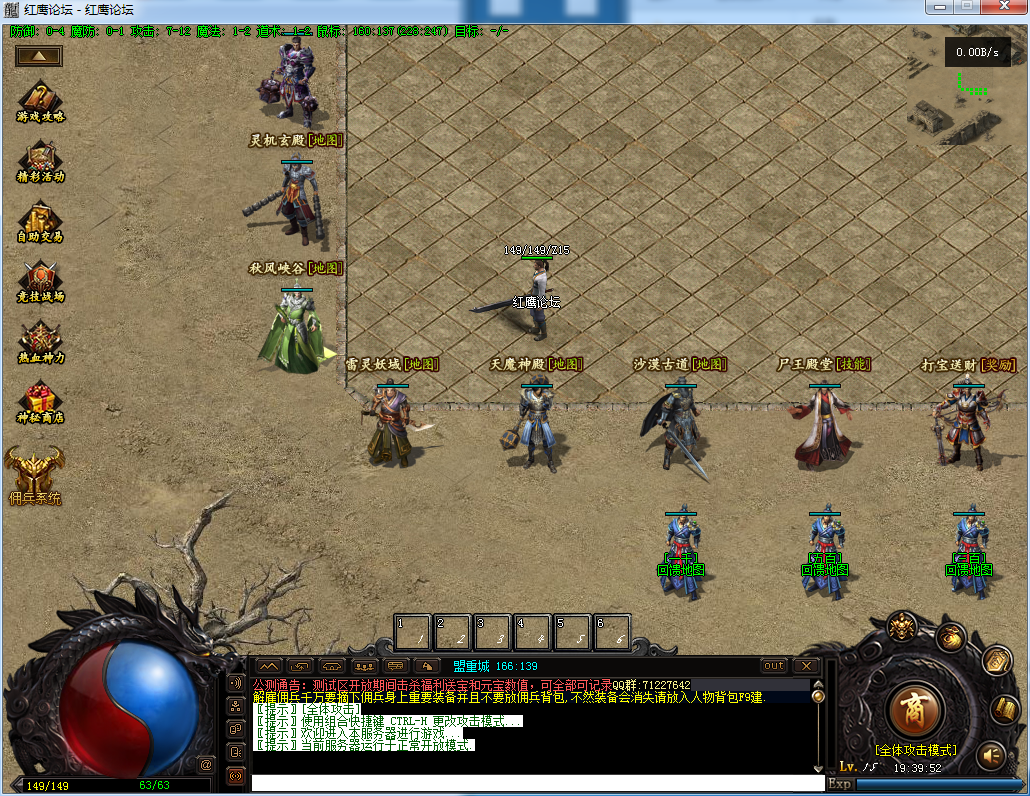Screen dimensions: 1030x796
Task: Minimize the game window from the title bar
Action: point(938,7)
